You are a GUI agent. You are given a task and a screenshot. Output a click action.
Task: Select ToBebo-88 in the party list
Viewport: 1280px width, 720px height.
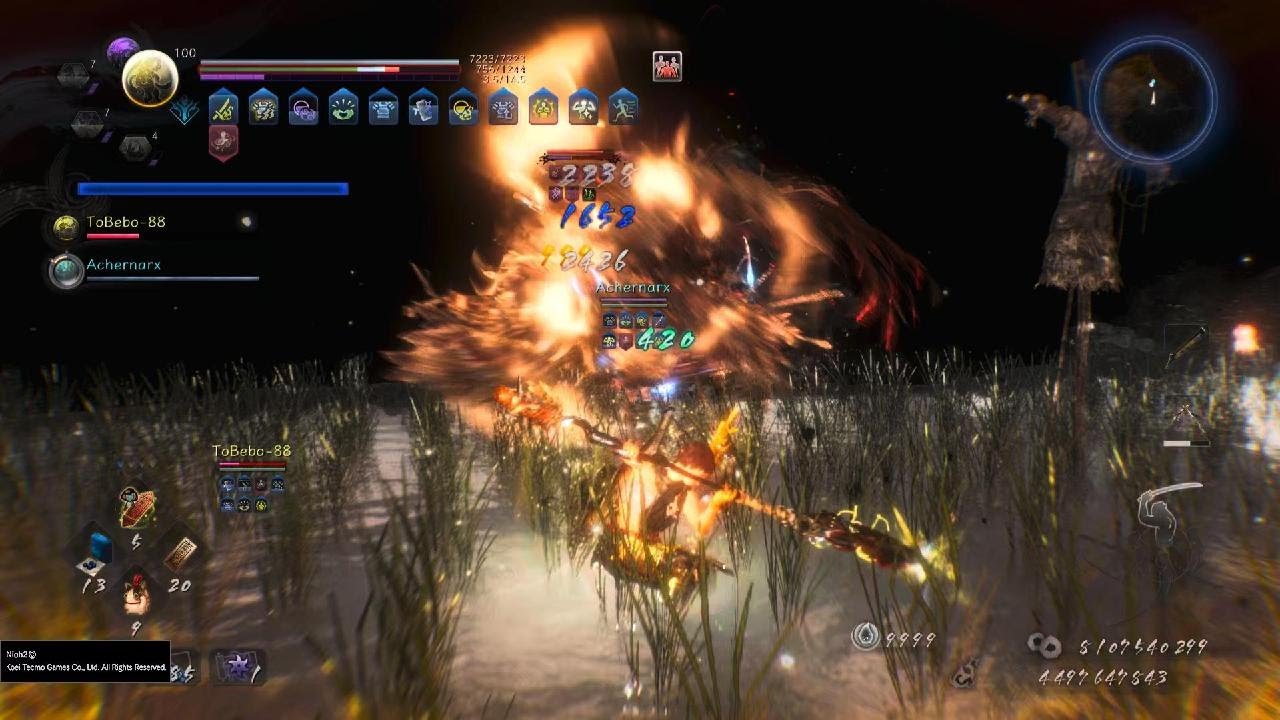125,223
